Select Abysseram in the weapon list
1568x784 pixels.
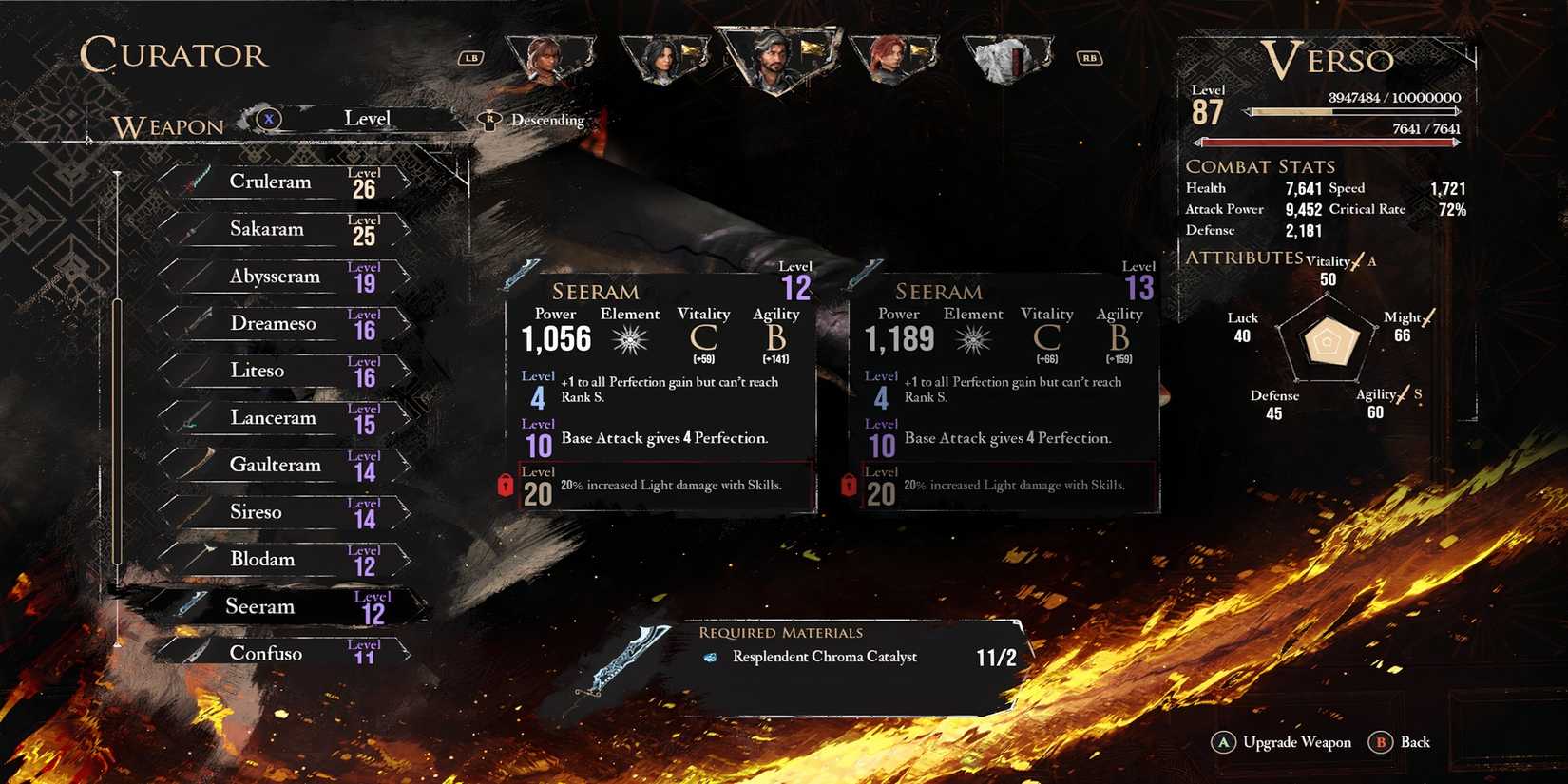275,276
